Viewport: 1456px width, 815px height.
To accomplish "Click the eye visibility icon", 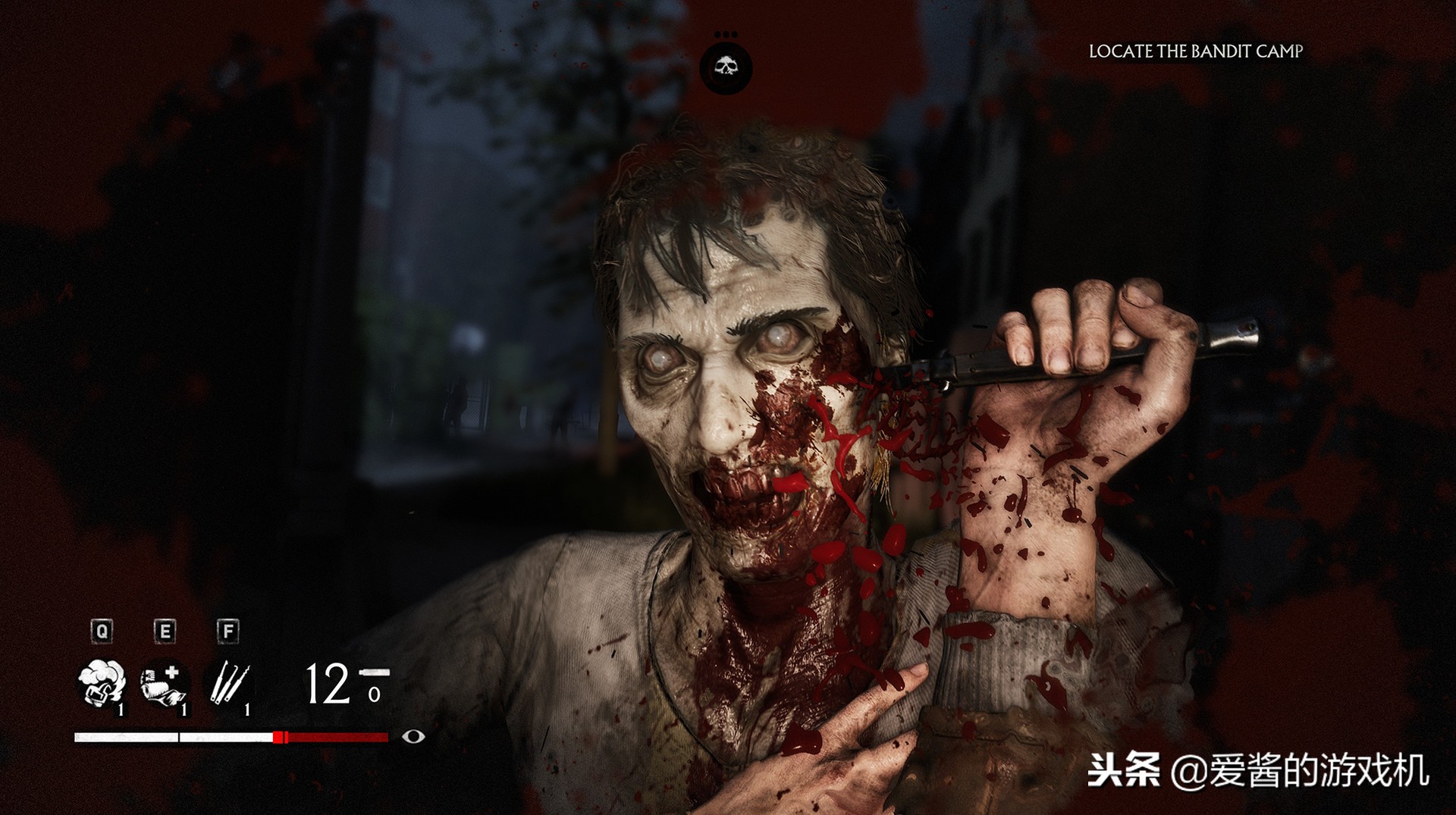I will [413, 736].
